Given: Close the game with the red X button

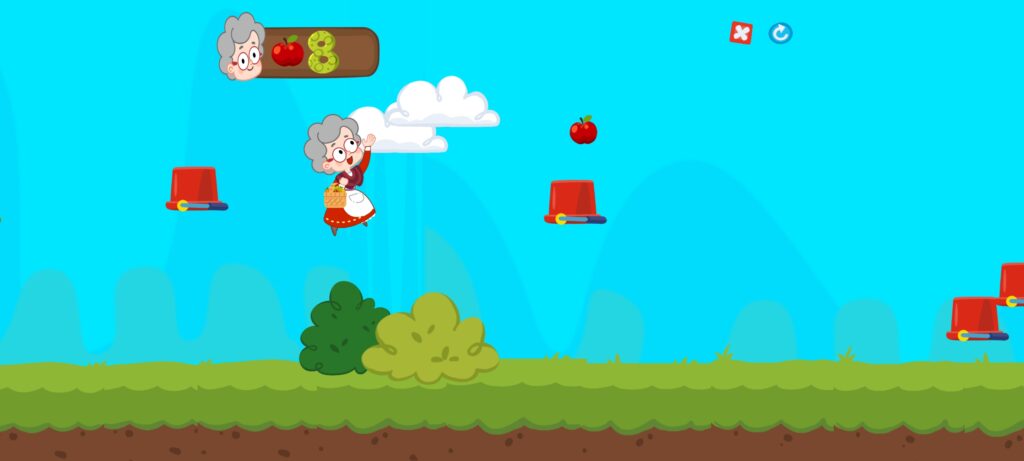Looking at the screenshot, I should [x=740, y=33].
